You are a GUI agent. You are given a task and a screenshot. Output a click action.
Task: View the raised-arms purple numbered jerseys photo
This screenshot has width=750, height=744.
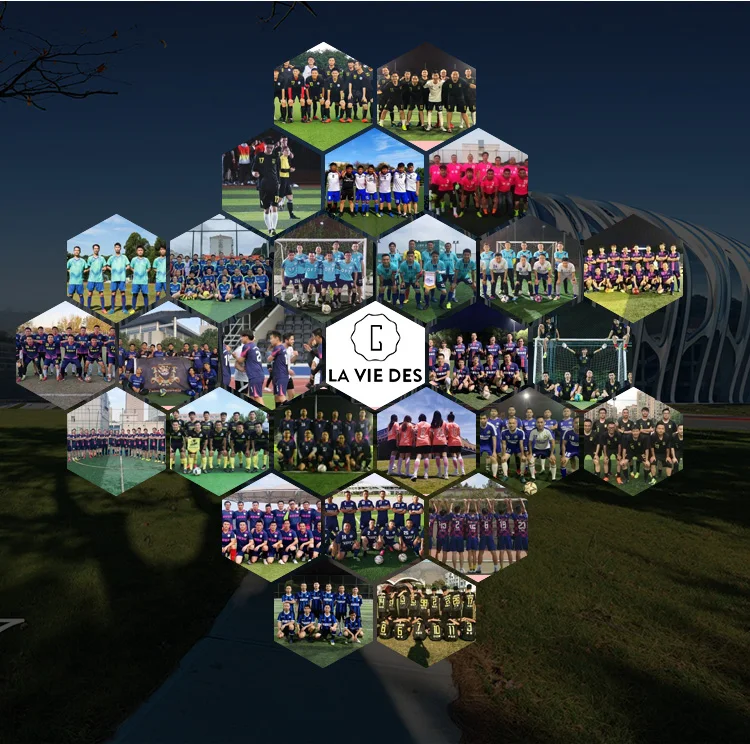[478, 525]
